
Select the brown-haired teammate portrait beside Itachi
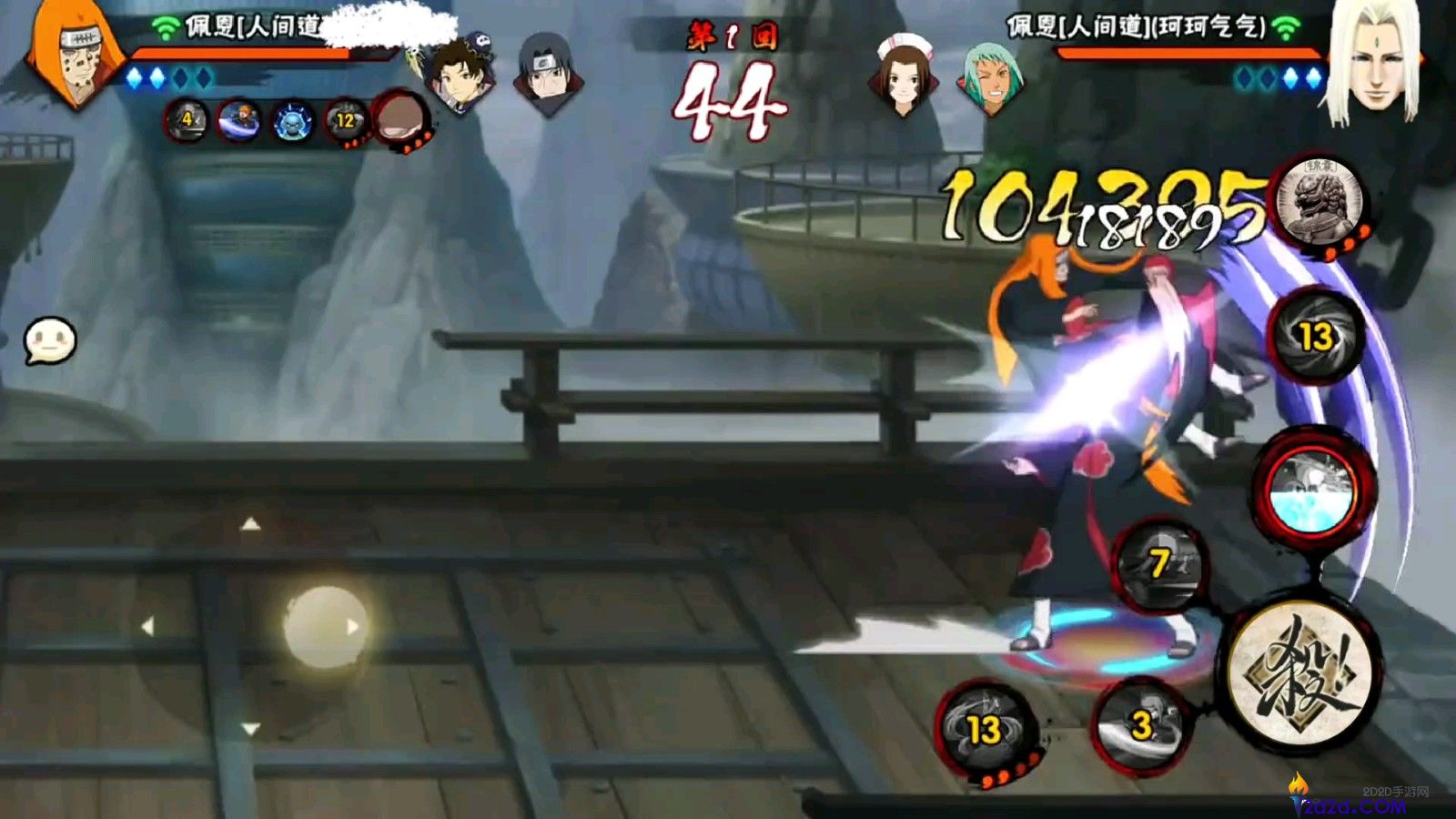pos(459,75)
